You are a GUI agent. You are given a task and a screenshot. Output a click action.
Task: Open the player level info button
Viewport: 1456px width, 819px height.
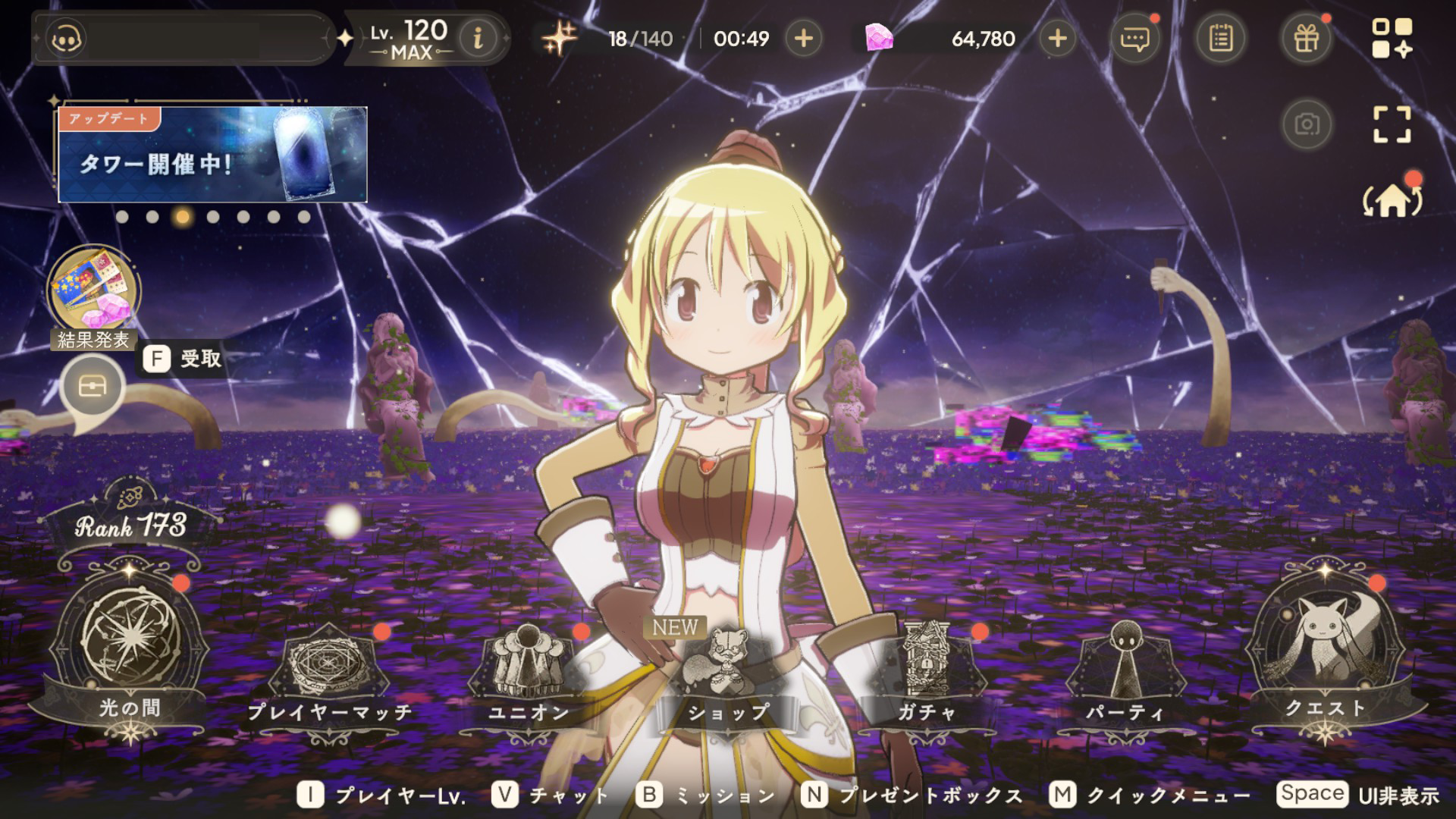tap(478, 38)
